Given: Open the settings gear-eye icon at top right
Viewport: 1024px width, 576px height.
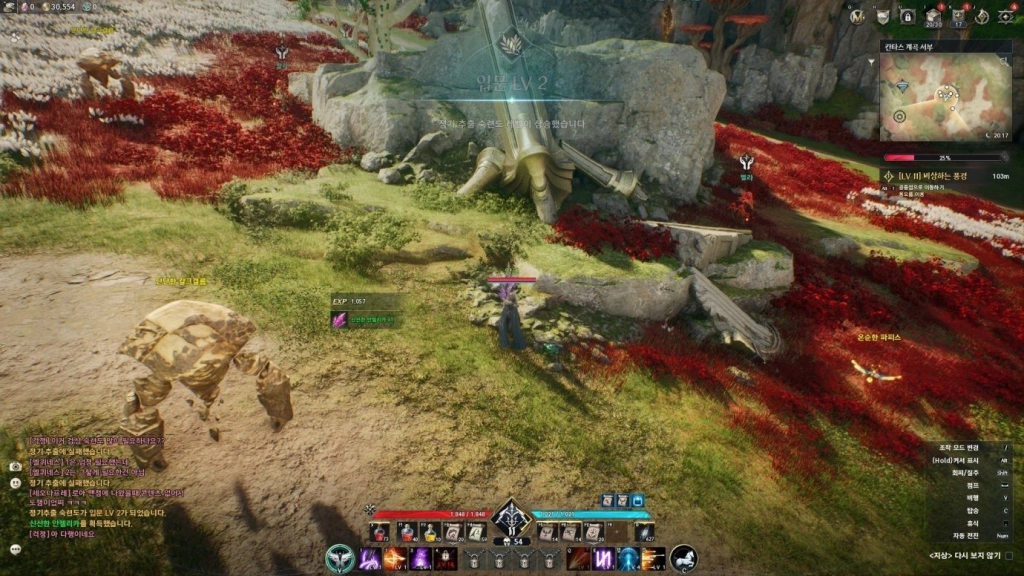Looking at the screenshot, I should 1005,15.
